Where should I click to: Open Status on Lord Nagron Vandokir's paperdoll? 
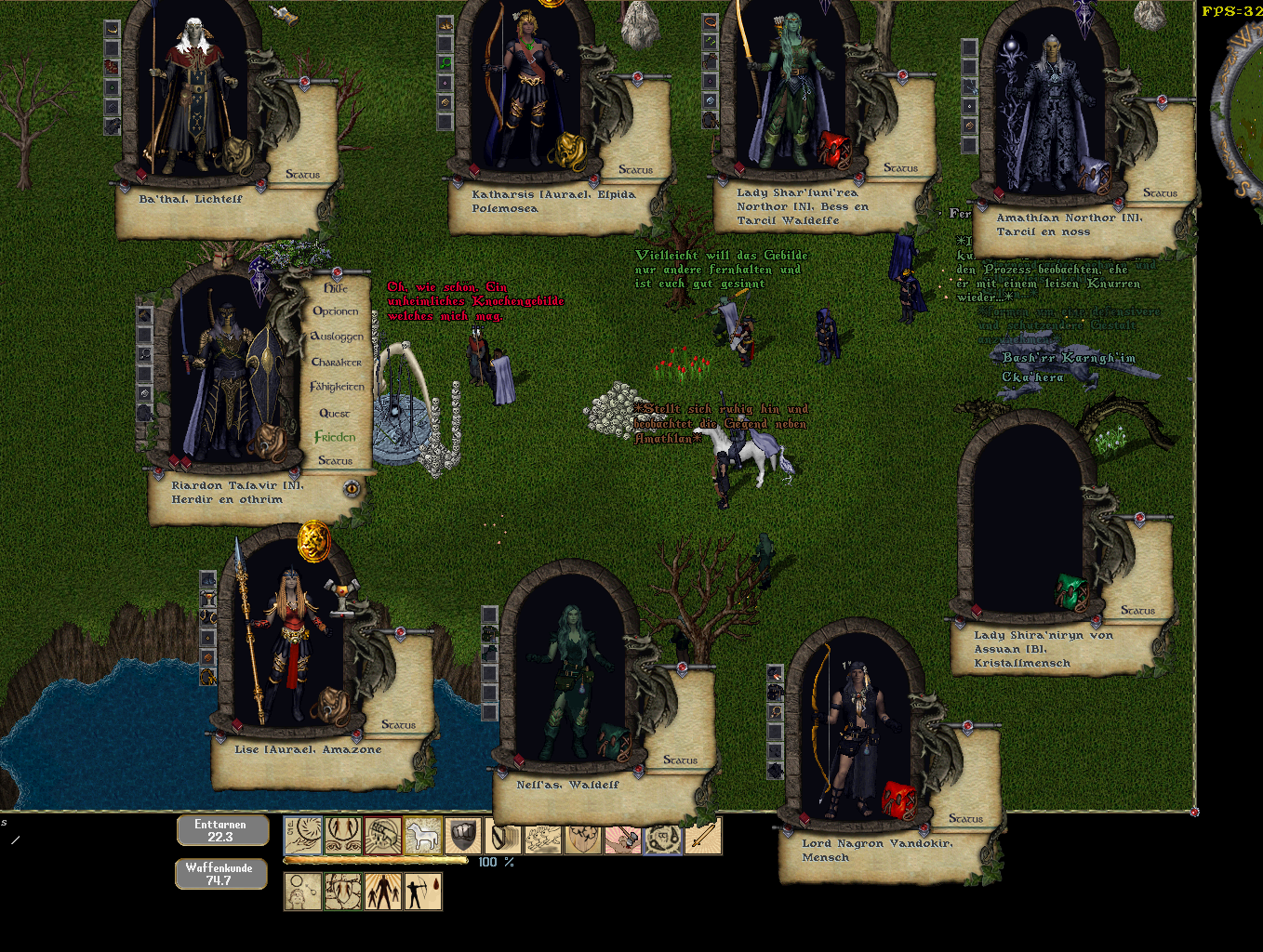click(x=965, y=818)
